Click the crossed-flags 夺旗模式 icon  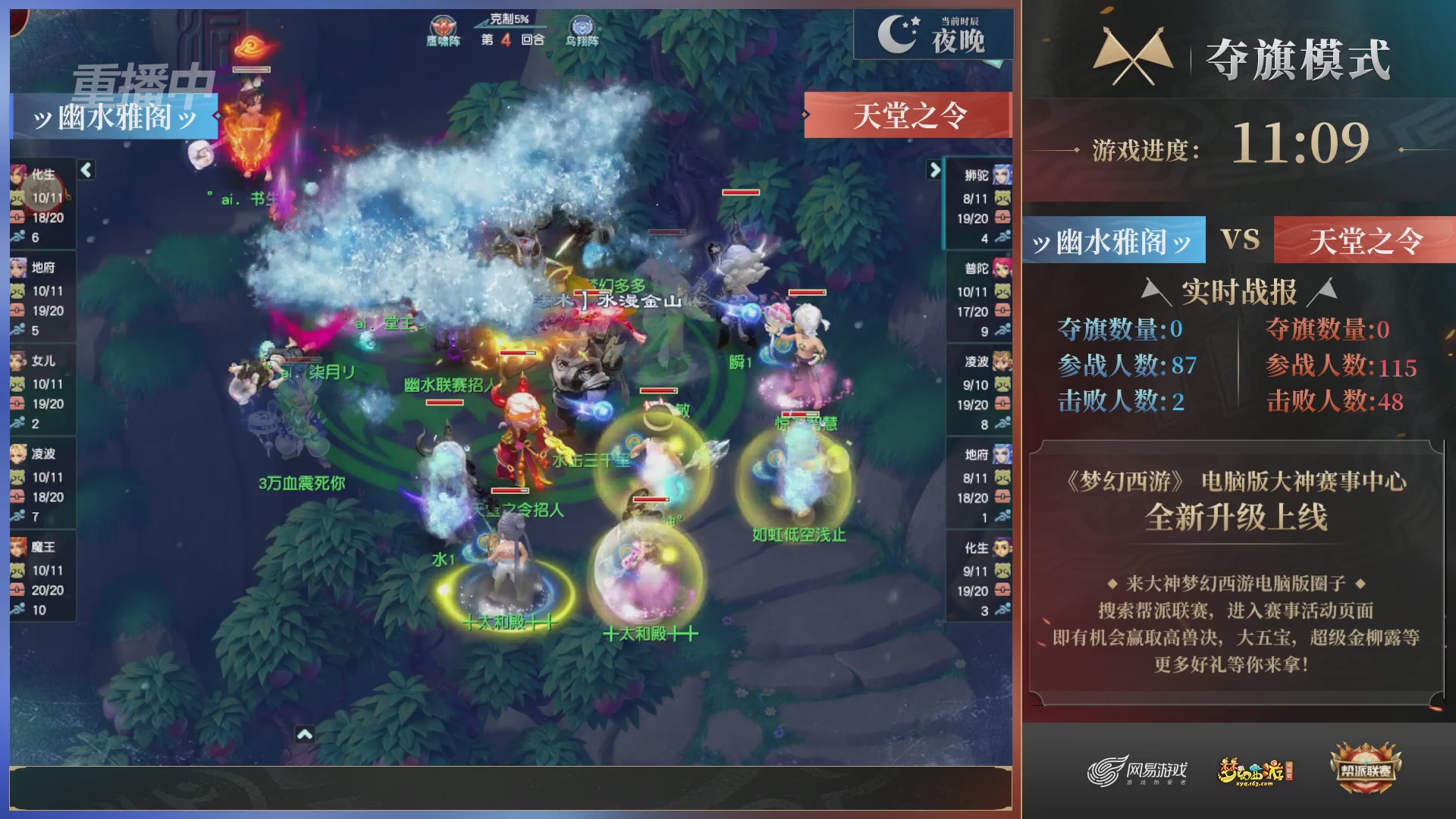1134,56
